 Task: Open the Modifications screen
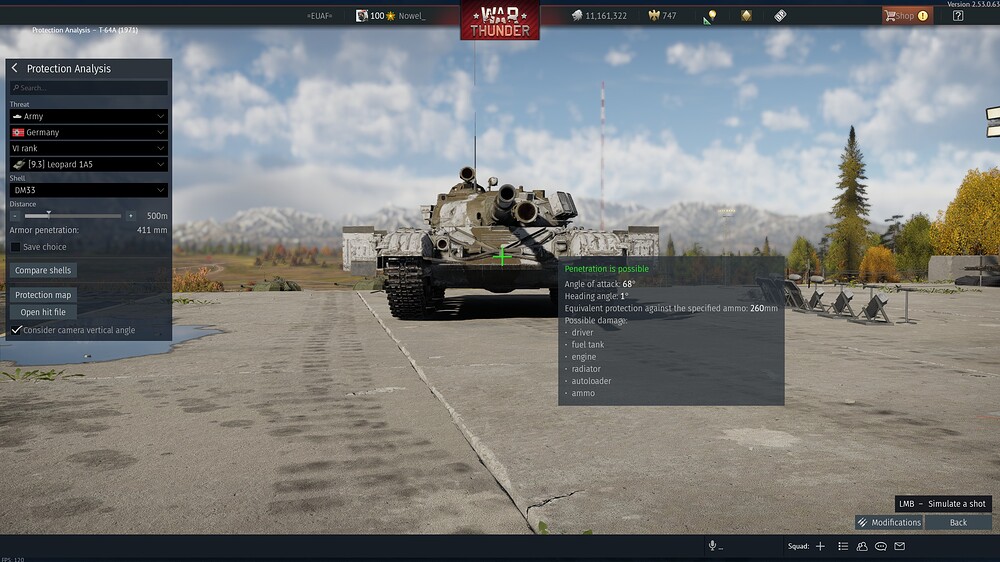click(x=889, y=522)
